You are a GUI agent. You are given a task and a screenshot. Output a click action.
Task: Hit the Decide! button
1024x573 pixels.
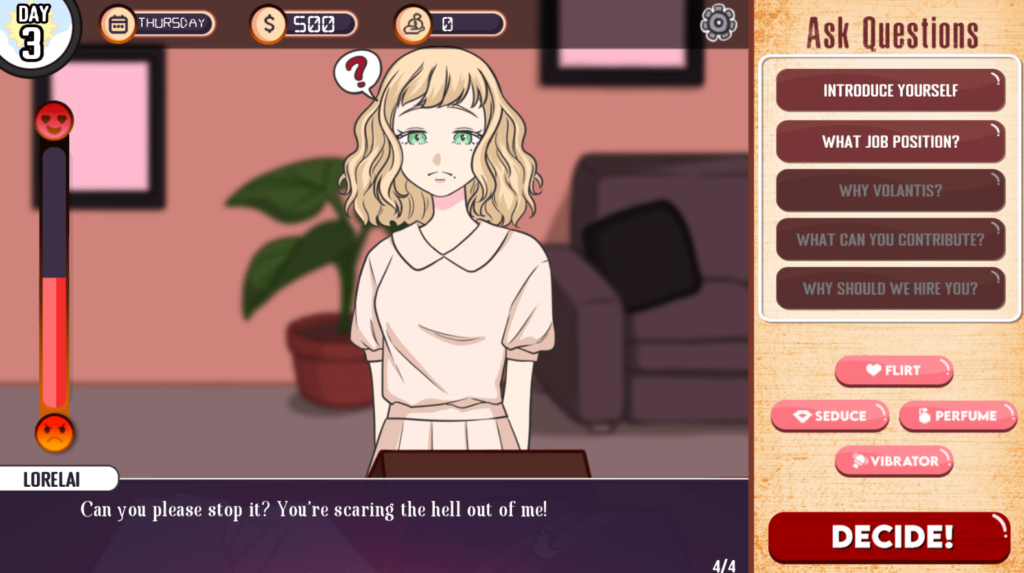[890, 537]
